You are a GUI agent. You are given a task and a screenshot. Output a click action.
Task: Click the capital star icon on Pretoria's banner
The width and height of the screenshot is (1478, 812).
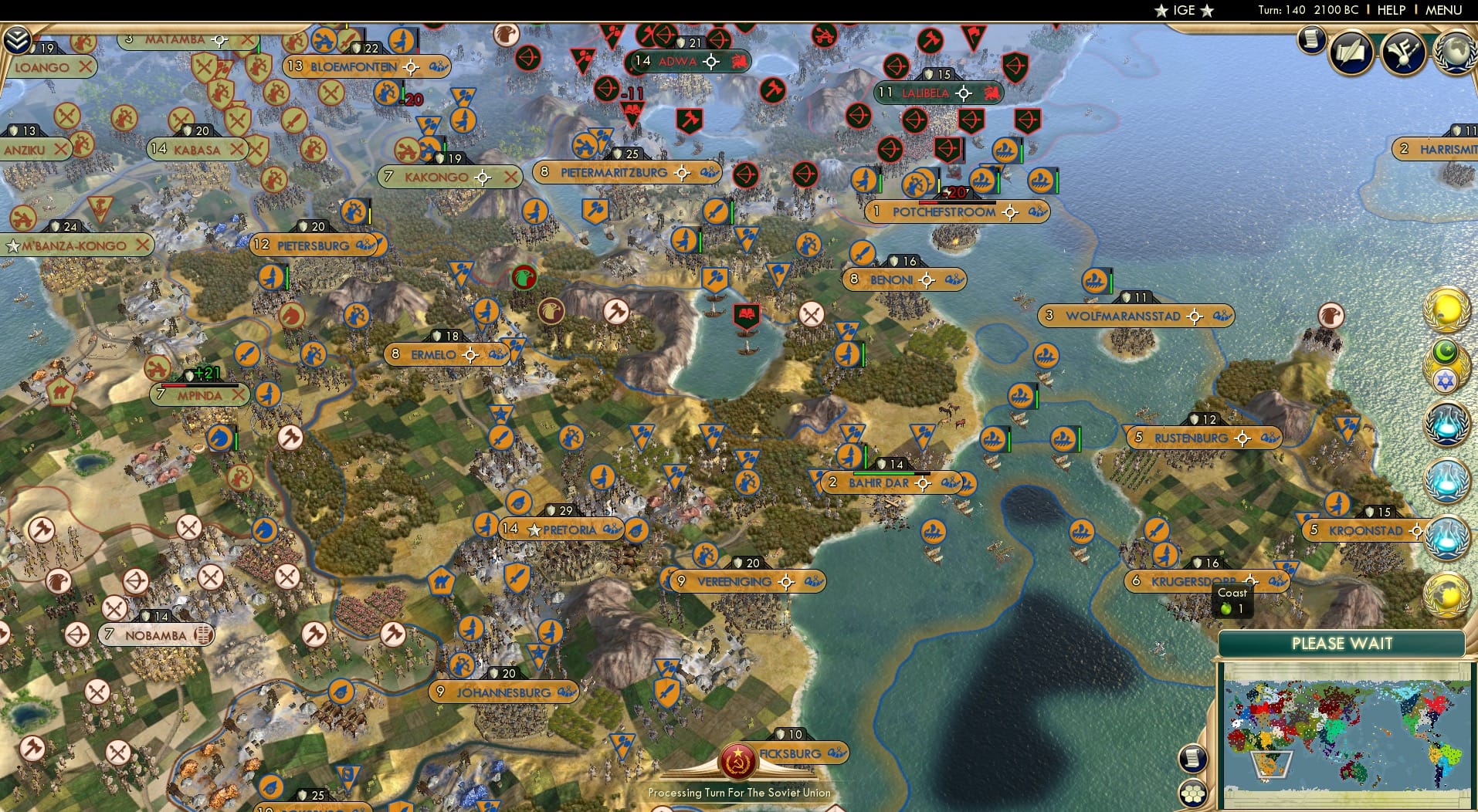point(534,529)
